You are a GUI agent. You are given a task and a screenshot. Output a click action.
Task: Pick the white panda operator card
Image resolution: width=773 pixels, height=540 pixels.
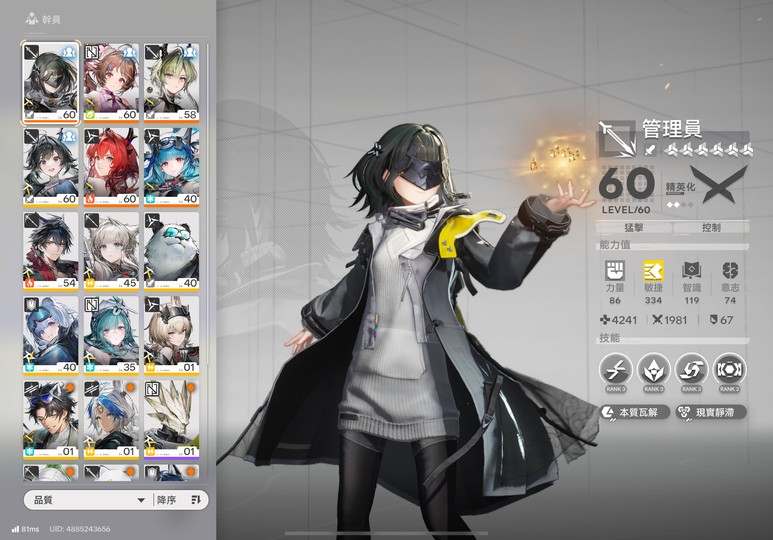(x=172, y=251)
